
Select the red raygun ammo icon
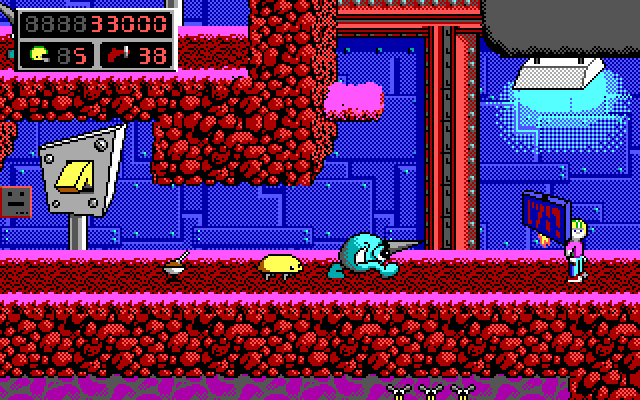coord(122,54)
